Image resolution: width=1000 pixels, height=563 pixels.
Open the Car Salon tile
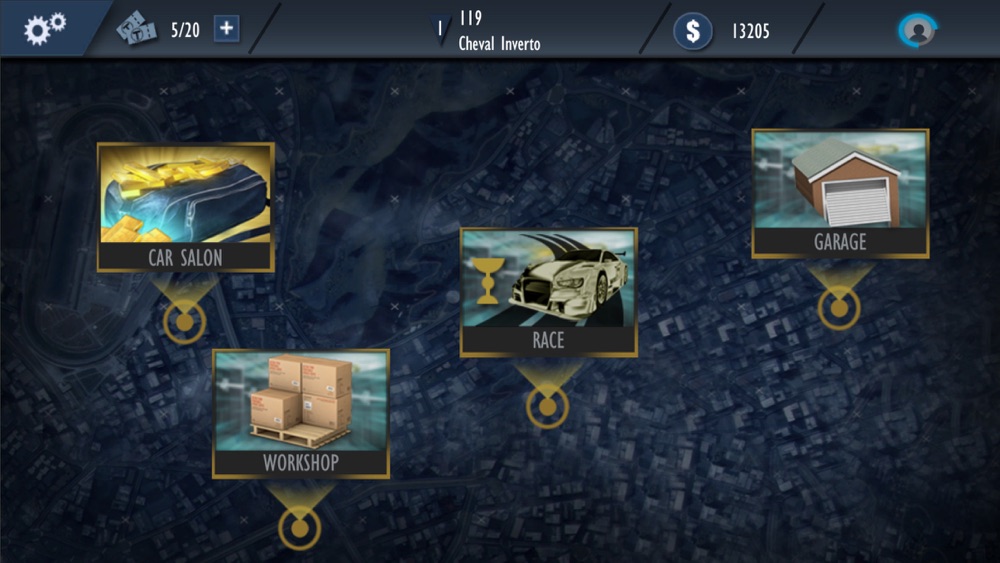pos(185,207)
